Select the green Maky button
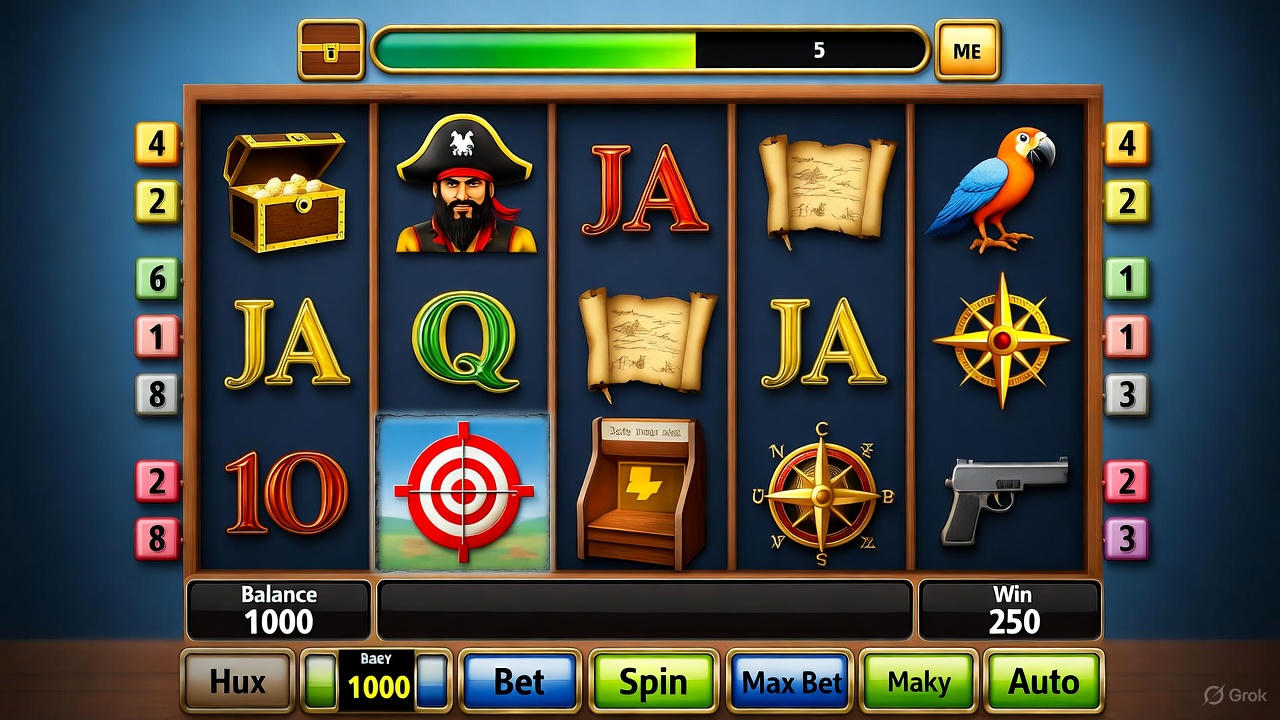 [918, 682]
